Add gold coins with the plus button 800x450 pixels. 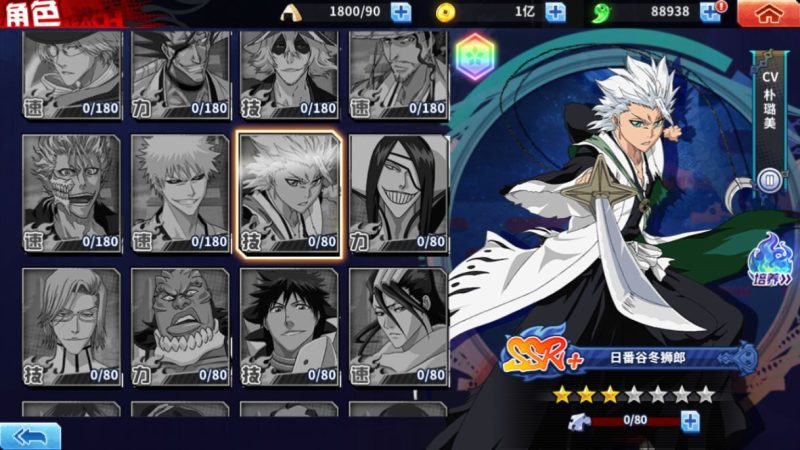[x=556, y=13]
